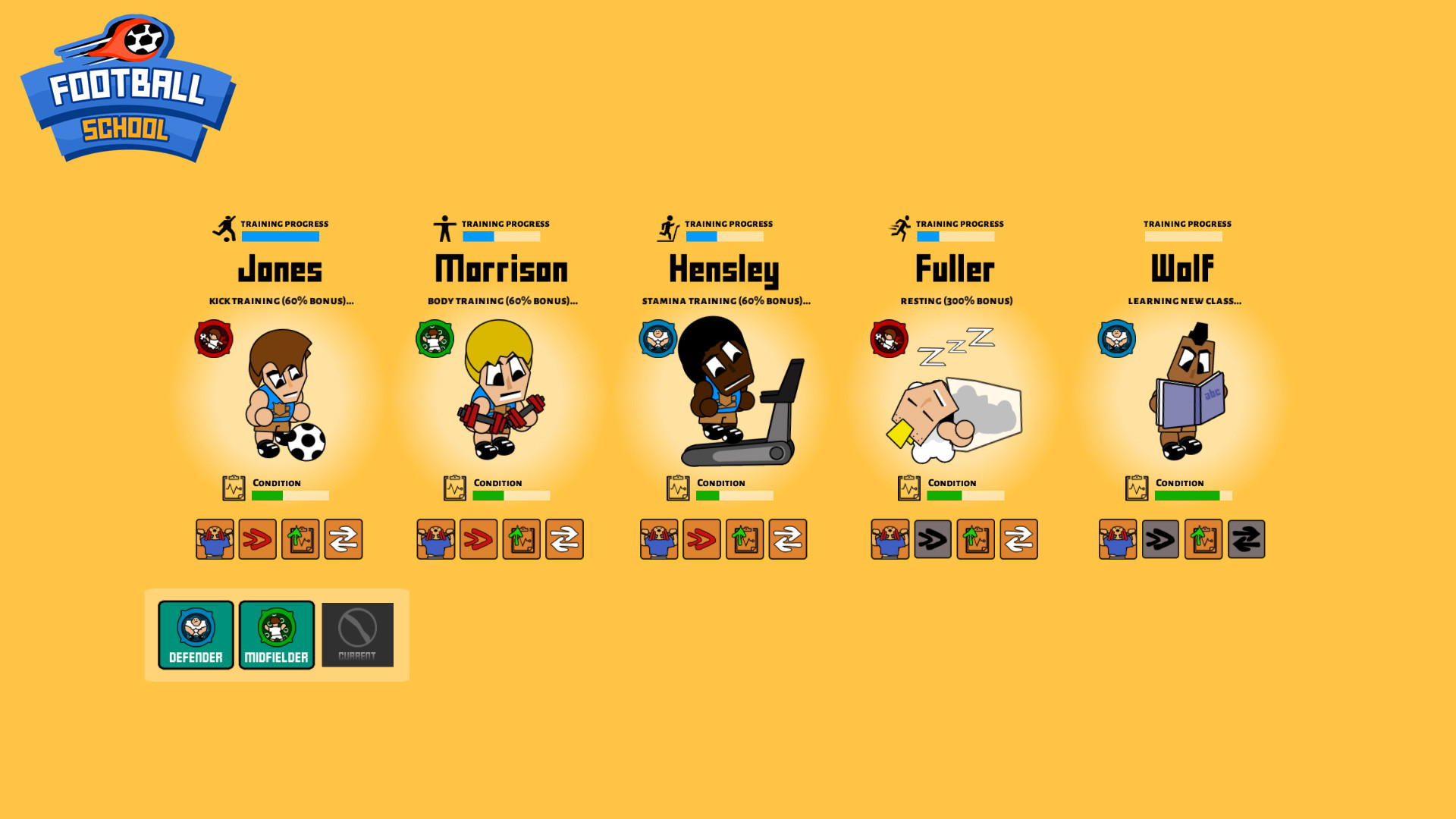This screenshot has width=1456, height=819.
Task: Select Fuller's condition clipboard button
Action: point(976,539)
